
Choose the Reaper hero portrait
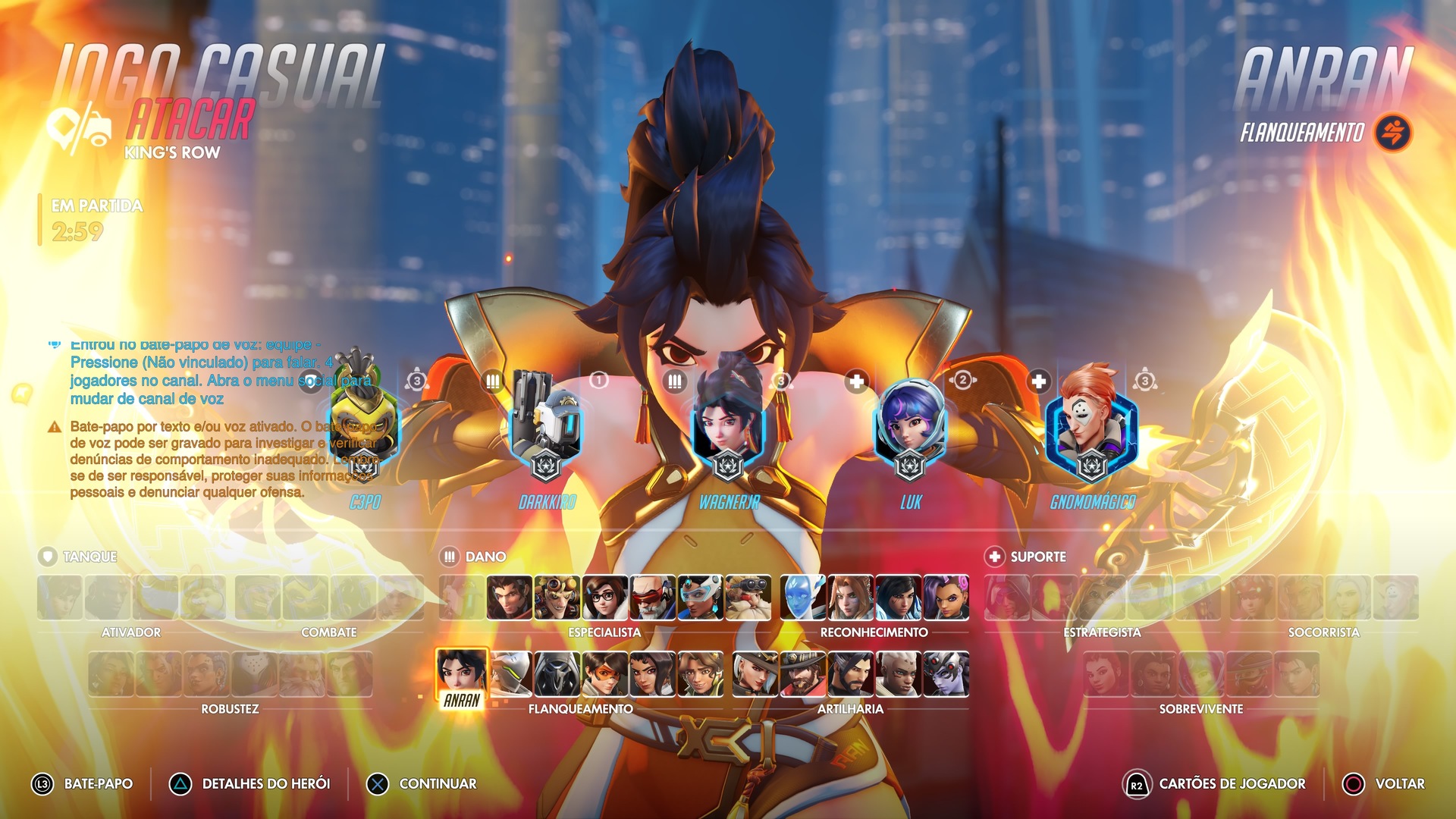(x=557, y=673)
